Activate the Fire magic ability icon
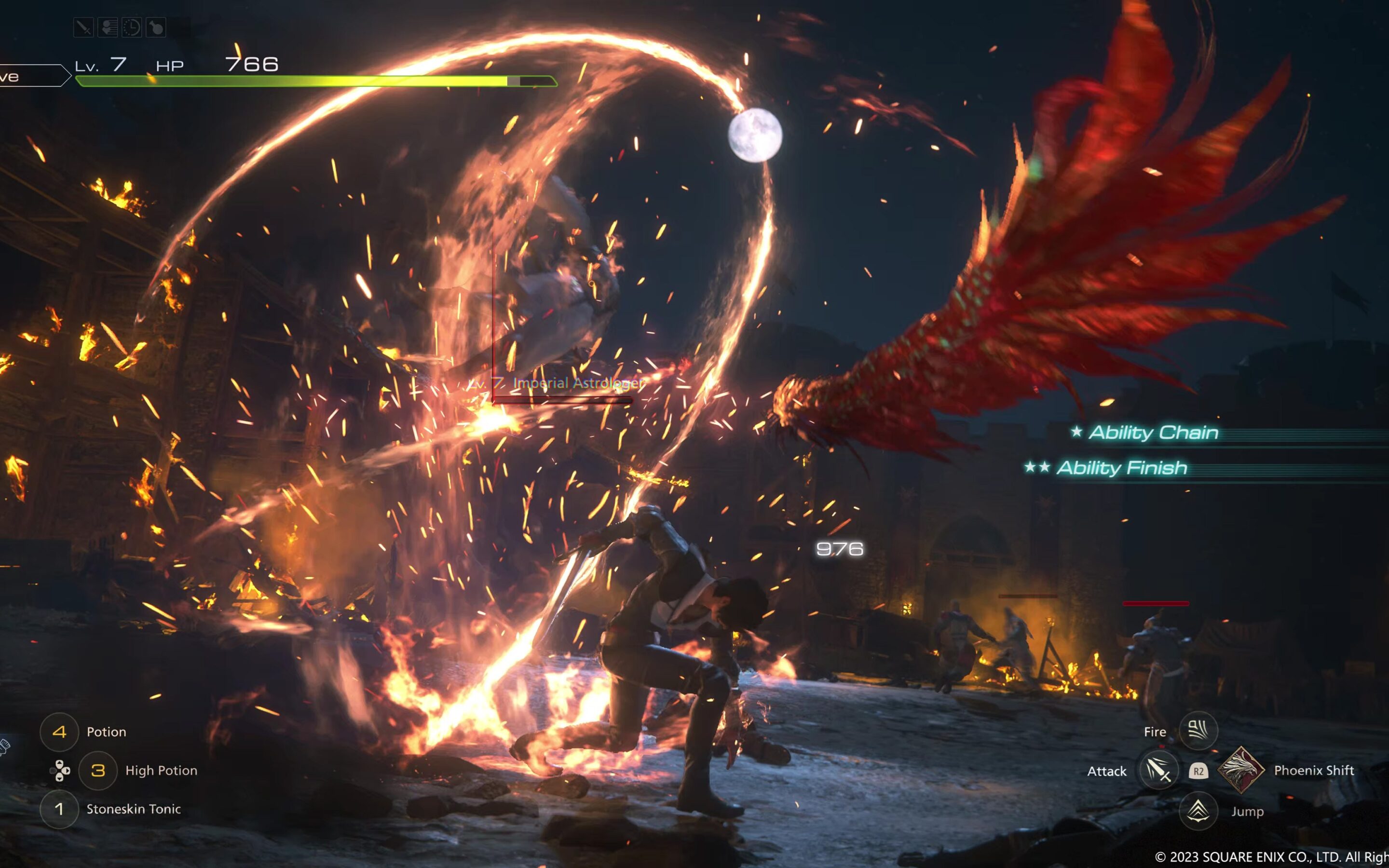The width and height of the screenshot is (1389, 868). pyautogui.click(x=1198, y=731)
